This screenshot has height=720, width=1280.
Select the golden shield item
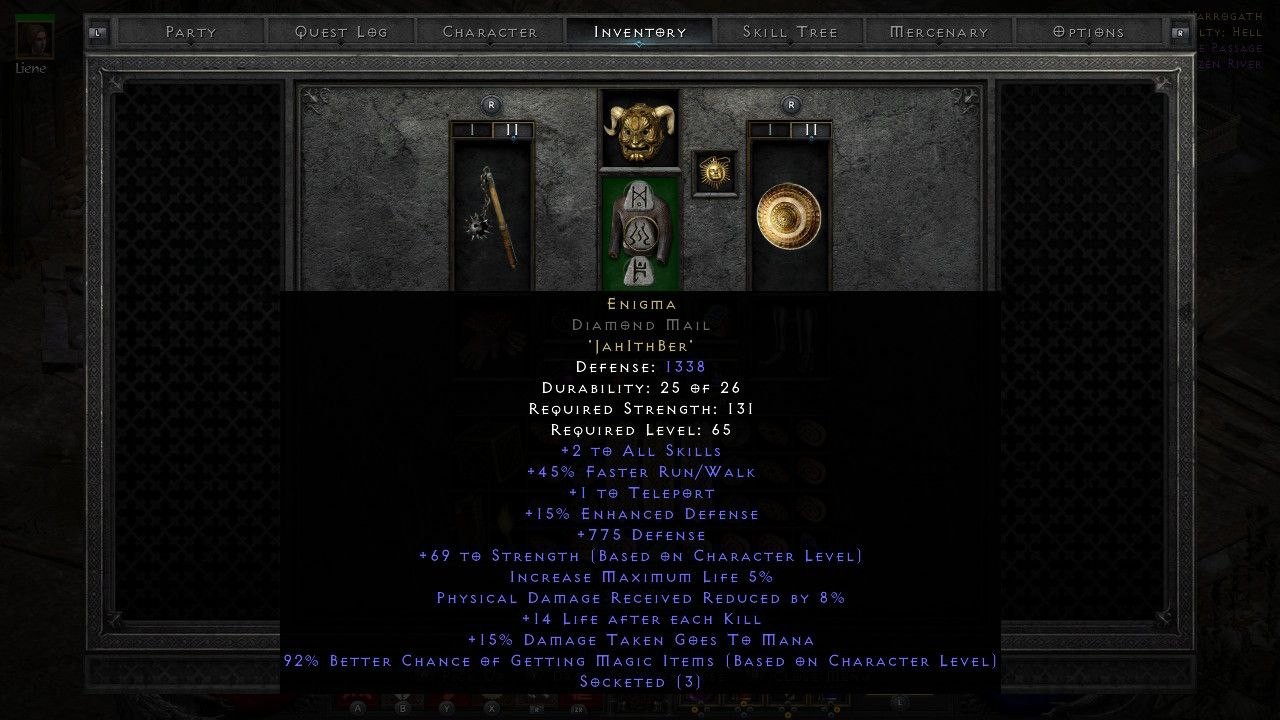coord(789,216)
